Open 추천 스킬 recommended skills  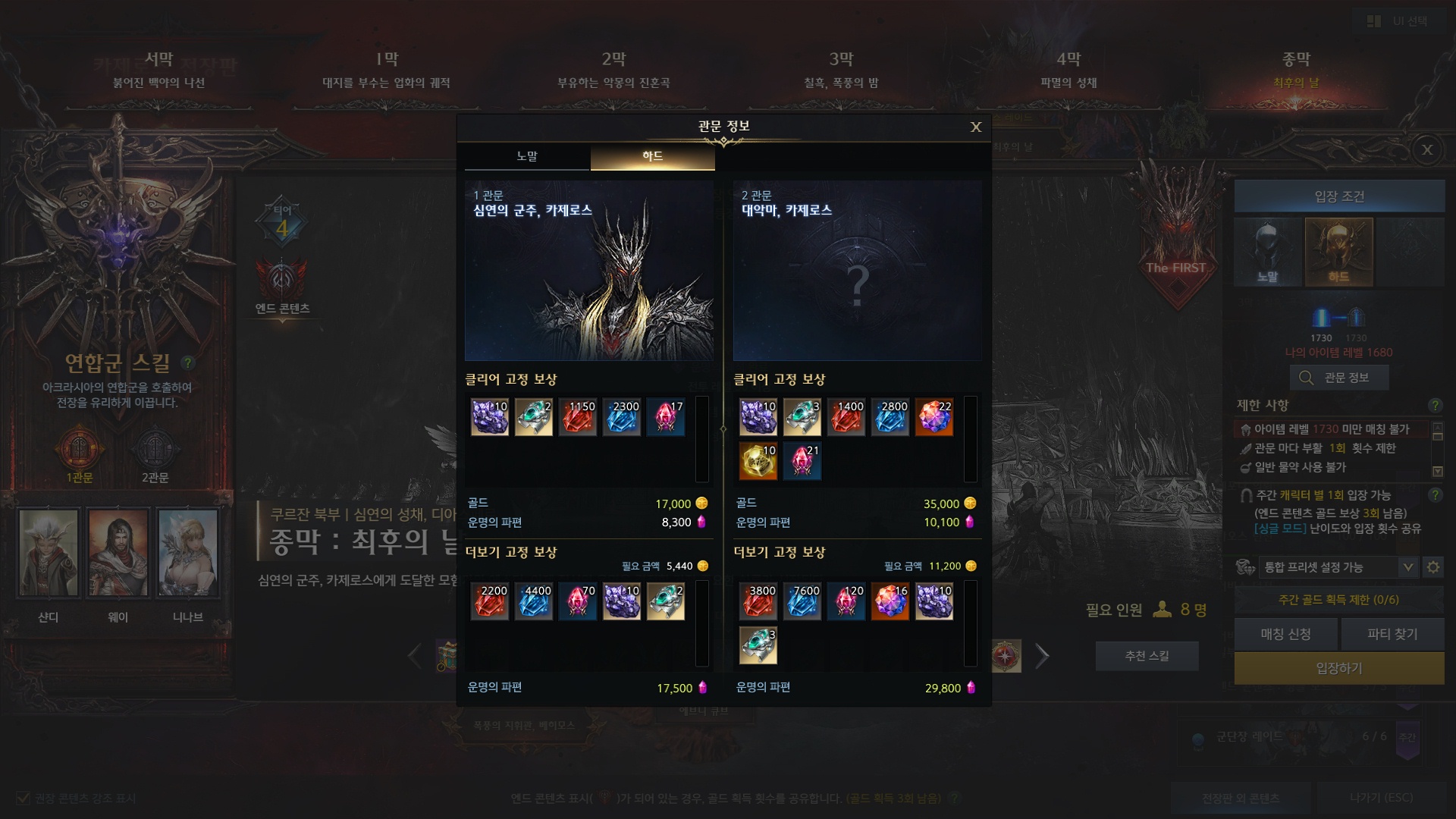[1147, 656]
